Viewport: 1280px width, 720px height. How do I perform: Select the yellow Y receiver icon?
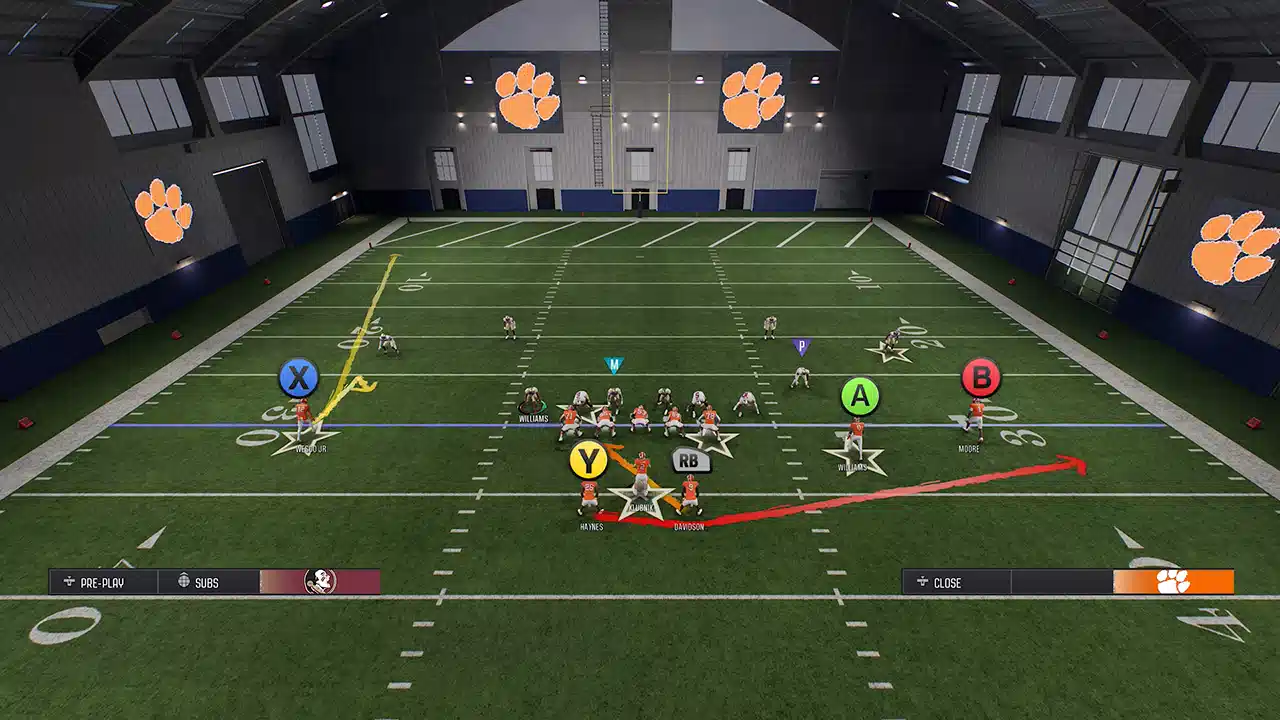[590, 462]
